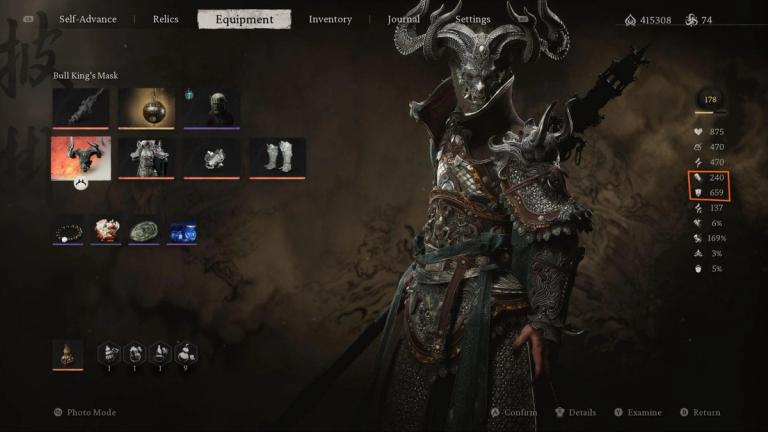Open the Self-Advance tab
The width and height of the screenshot is (768, 432).
88,19
